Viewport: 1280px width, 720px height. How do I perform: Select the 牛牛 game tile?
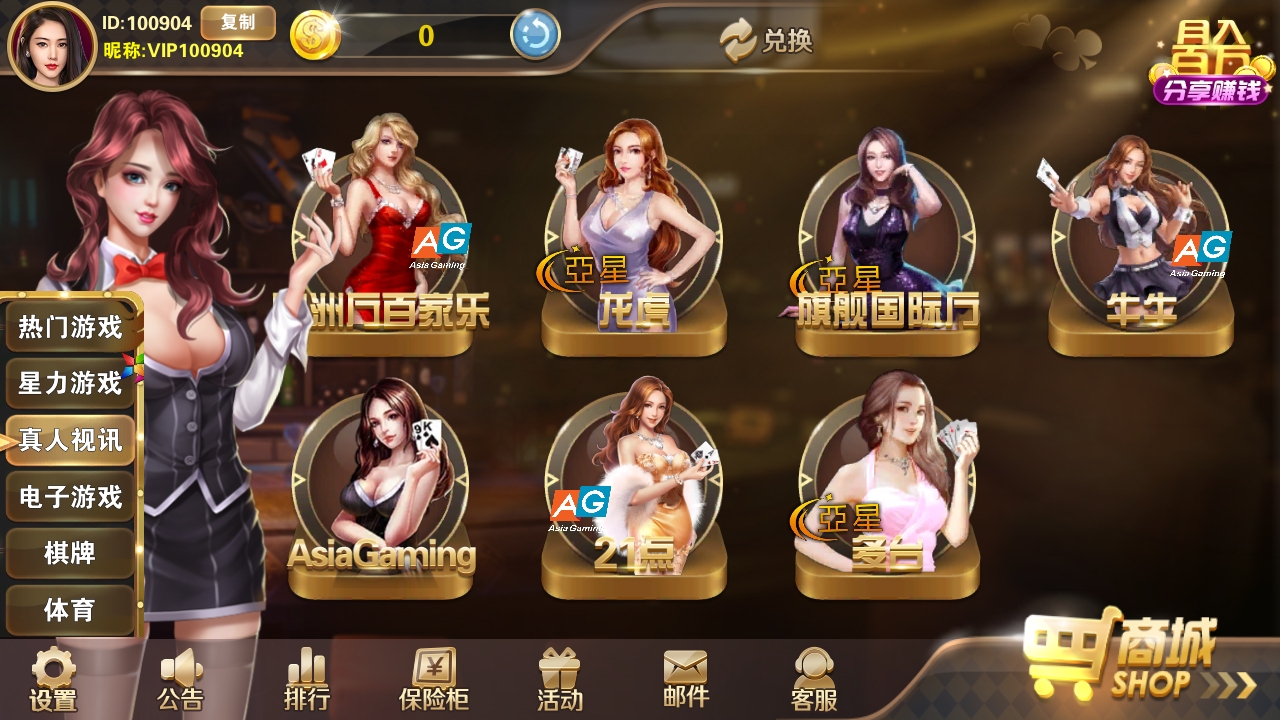(1140, 250)
